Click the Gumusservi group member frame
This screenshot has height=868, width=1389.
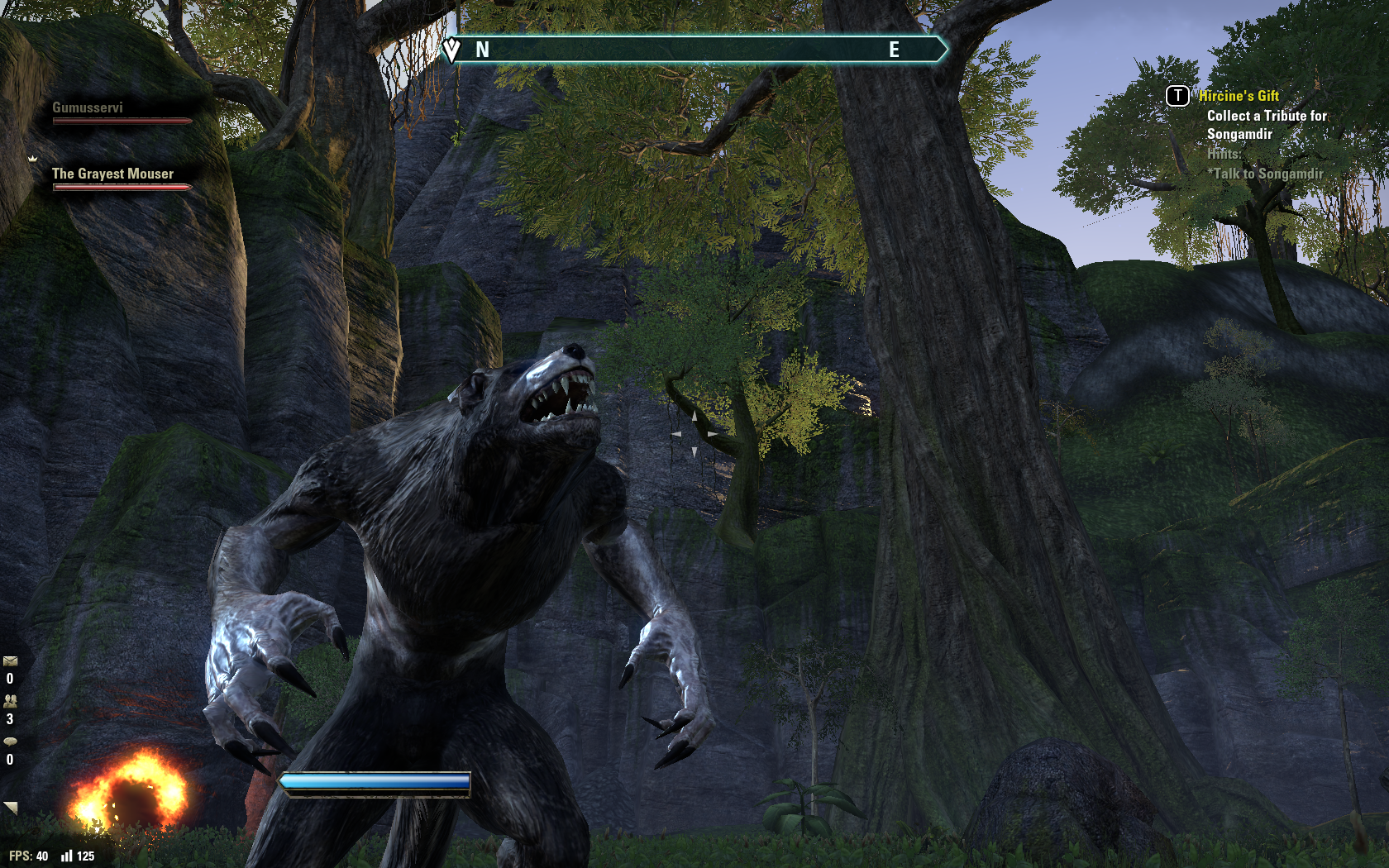[x=88, y=108]
